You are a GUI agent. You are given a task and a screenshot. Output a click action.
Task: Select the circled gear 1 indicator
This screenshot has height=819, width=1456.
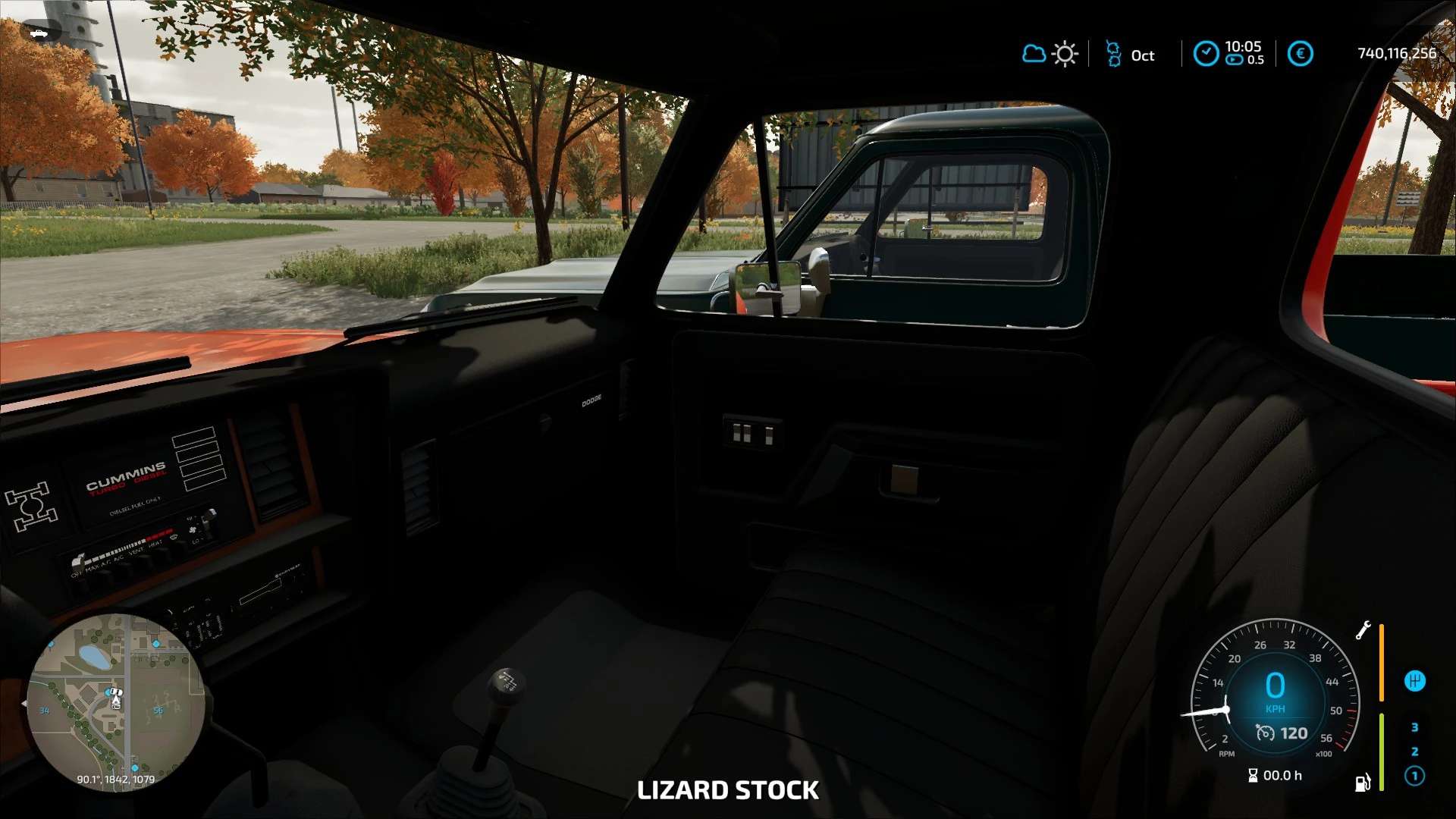(x=1414, y=776)
